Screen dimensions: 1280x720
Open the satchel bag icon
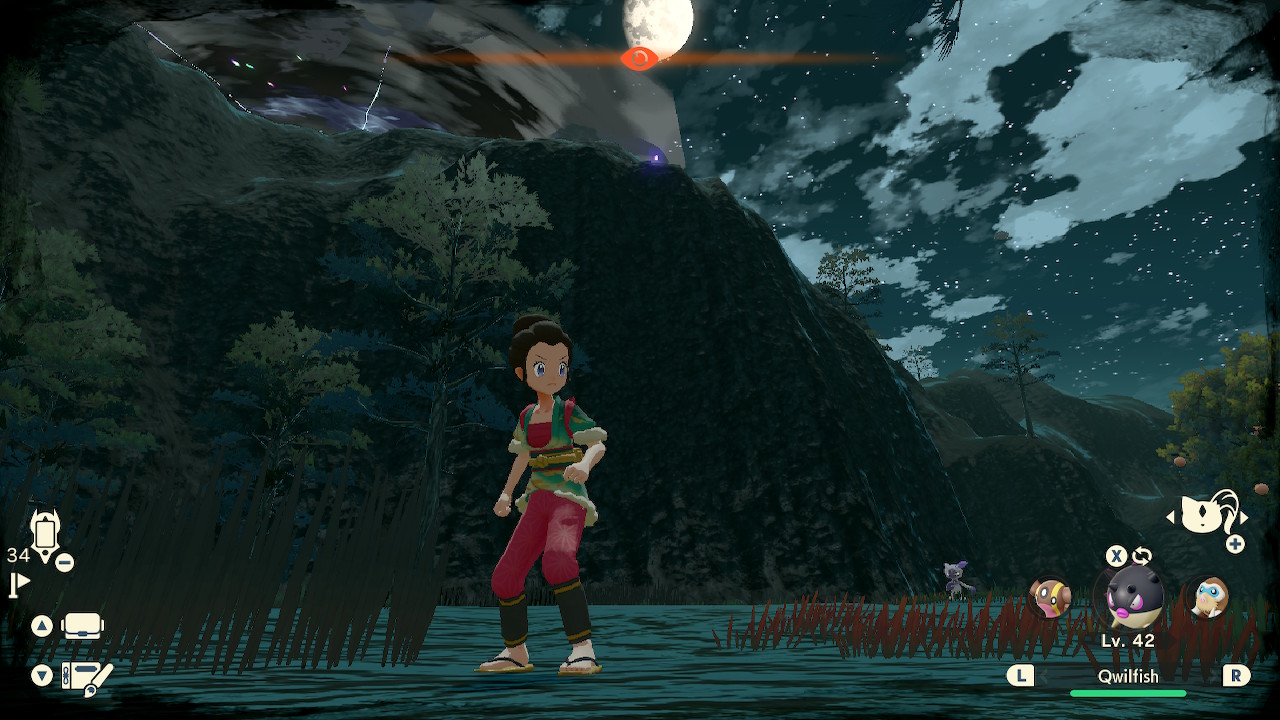(83, 627)
